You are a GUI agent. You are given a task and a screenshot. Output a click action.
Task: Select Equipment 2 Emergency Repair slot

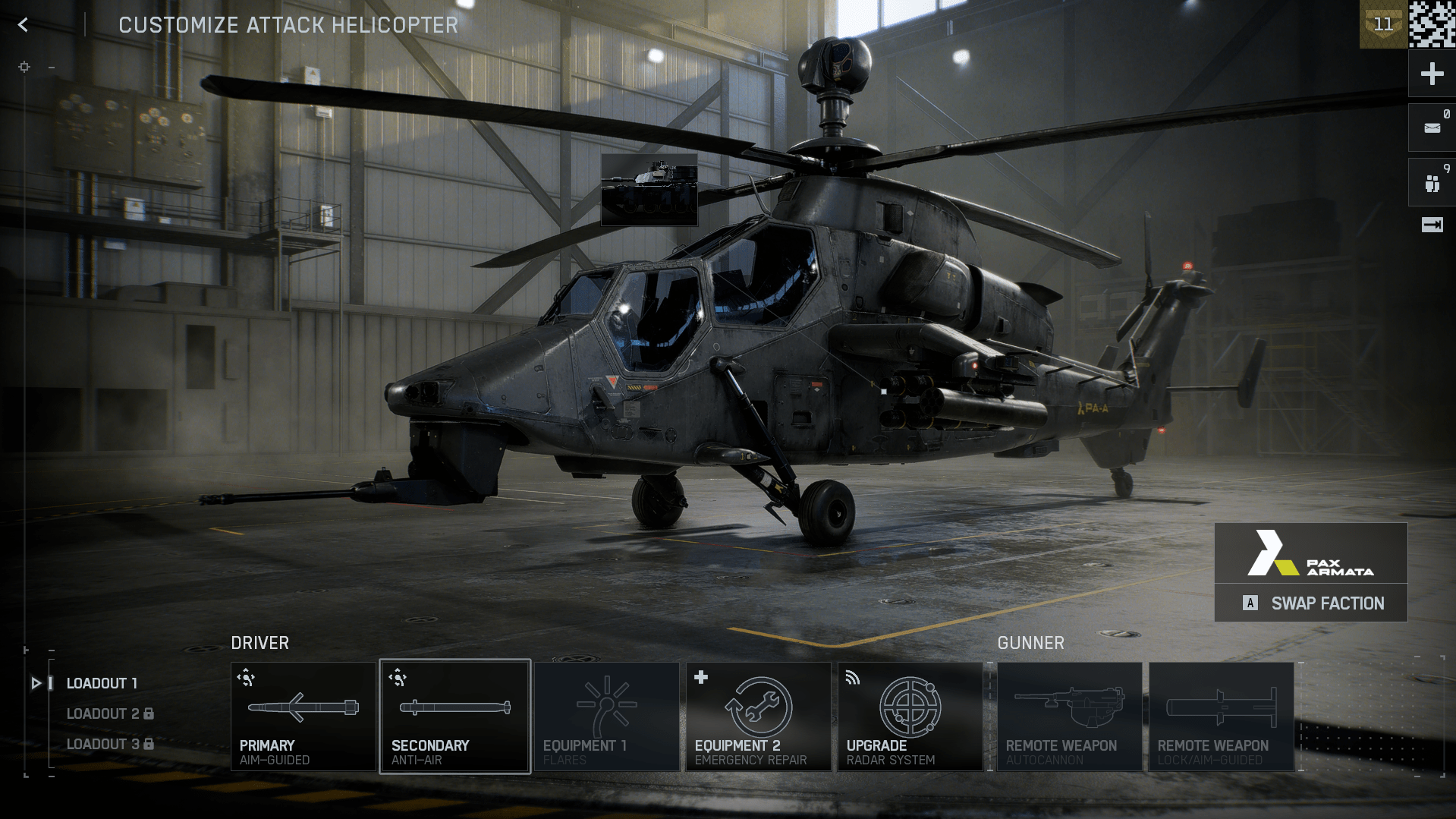(758, 717)
